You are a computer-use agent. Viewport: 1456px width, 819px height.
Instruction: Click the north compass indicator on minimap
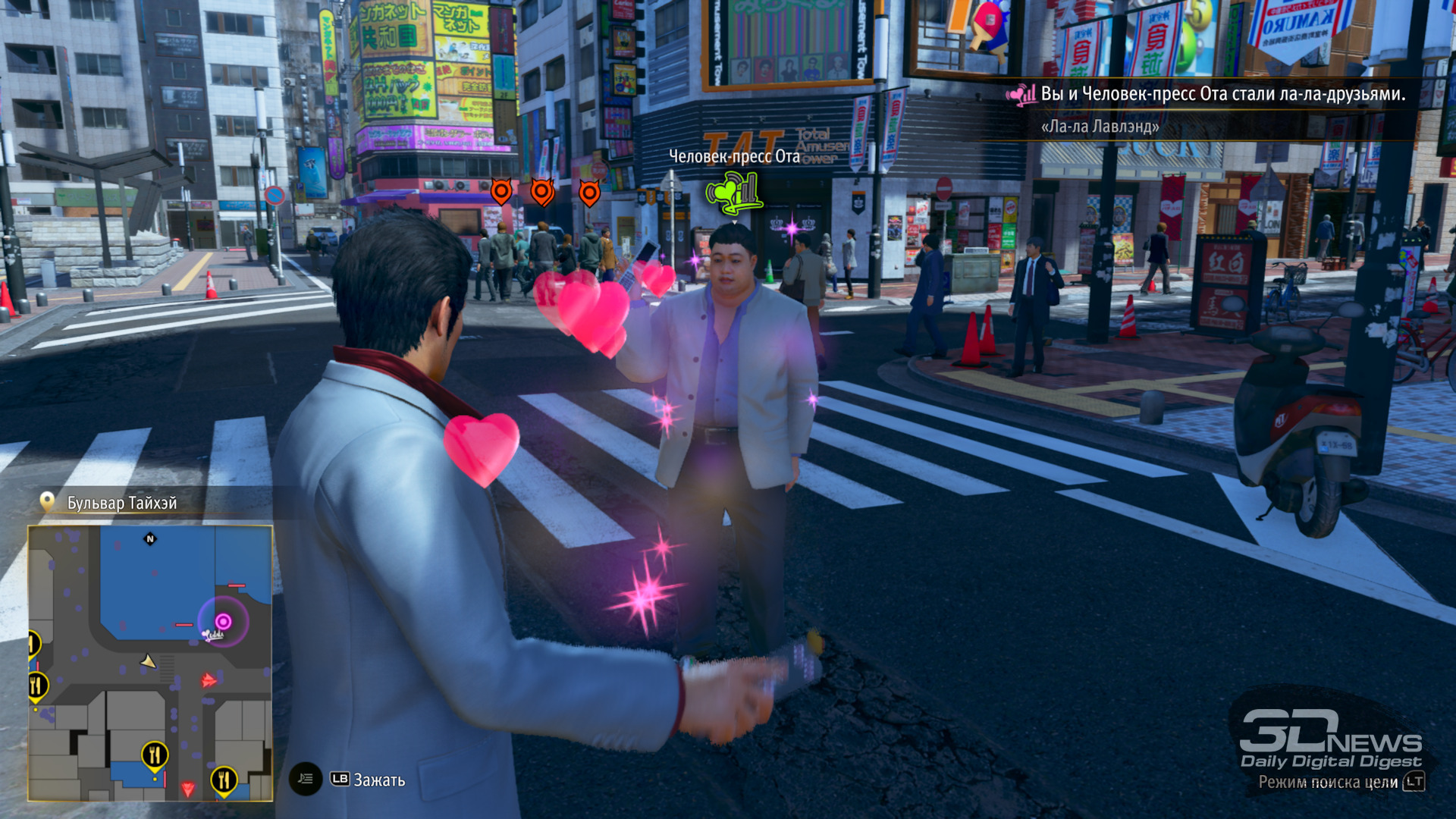[150, 539]
